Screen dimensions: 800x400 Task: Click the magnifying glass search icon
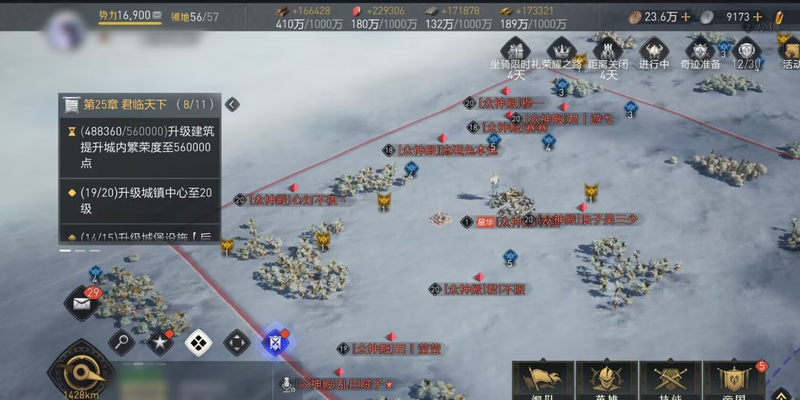[x=122, y=343]
